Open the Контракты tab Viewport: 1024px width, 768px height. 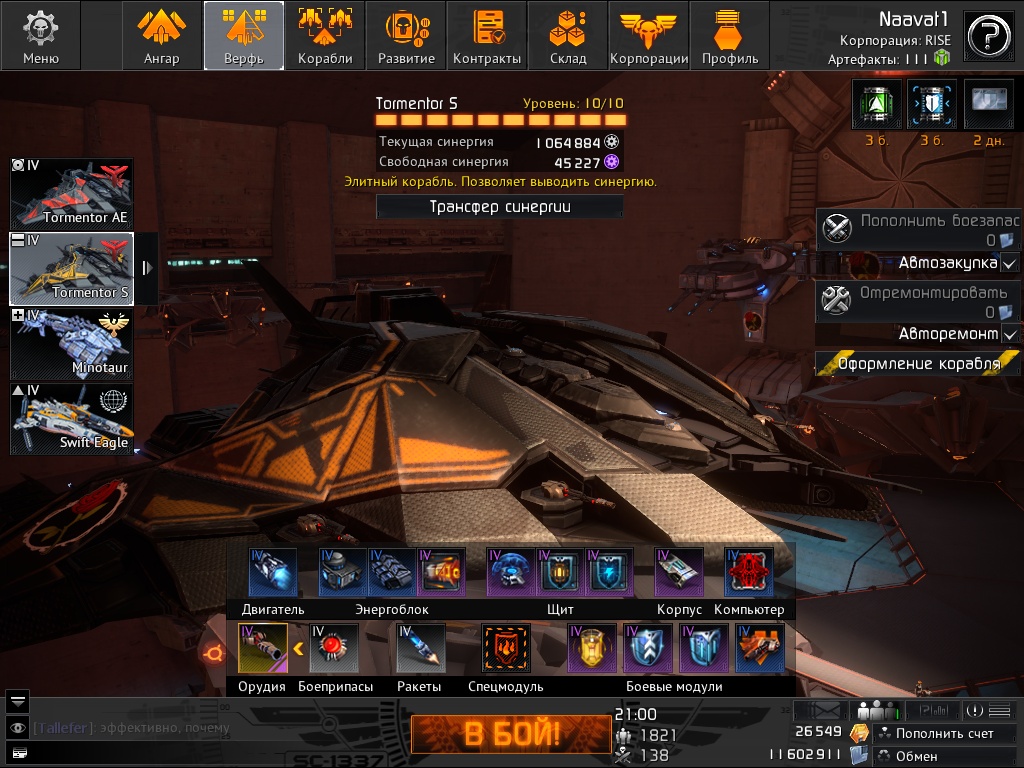click(487, 35)
